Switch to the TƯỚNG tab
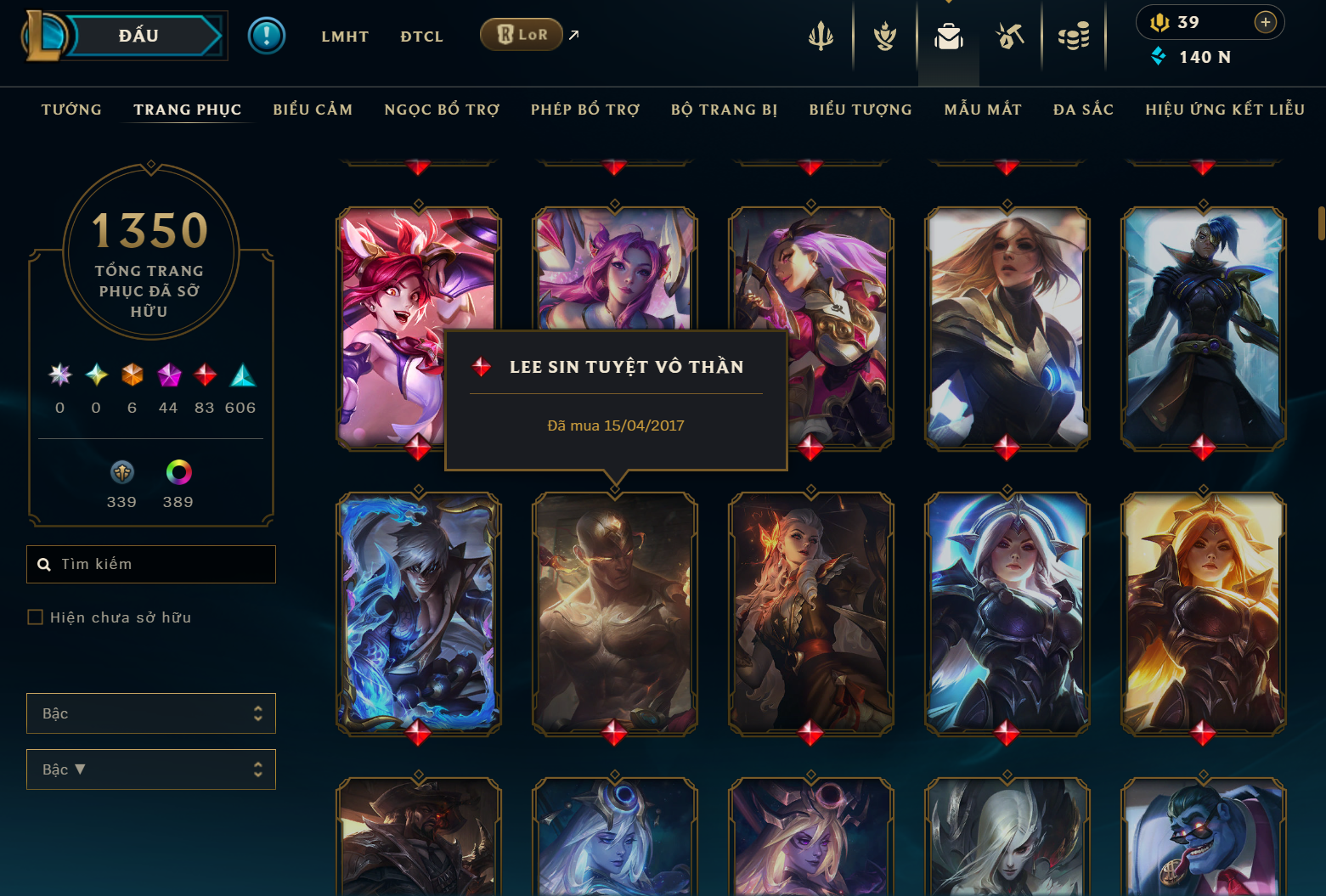Screen dimensions: 1326x896 [x=71, y=110]
